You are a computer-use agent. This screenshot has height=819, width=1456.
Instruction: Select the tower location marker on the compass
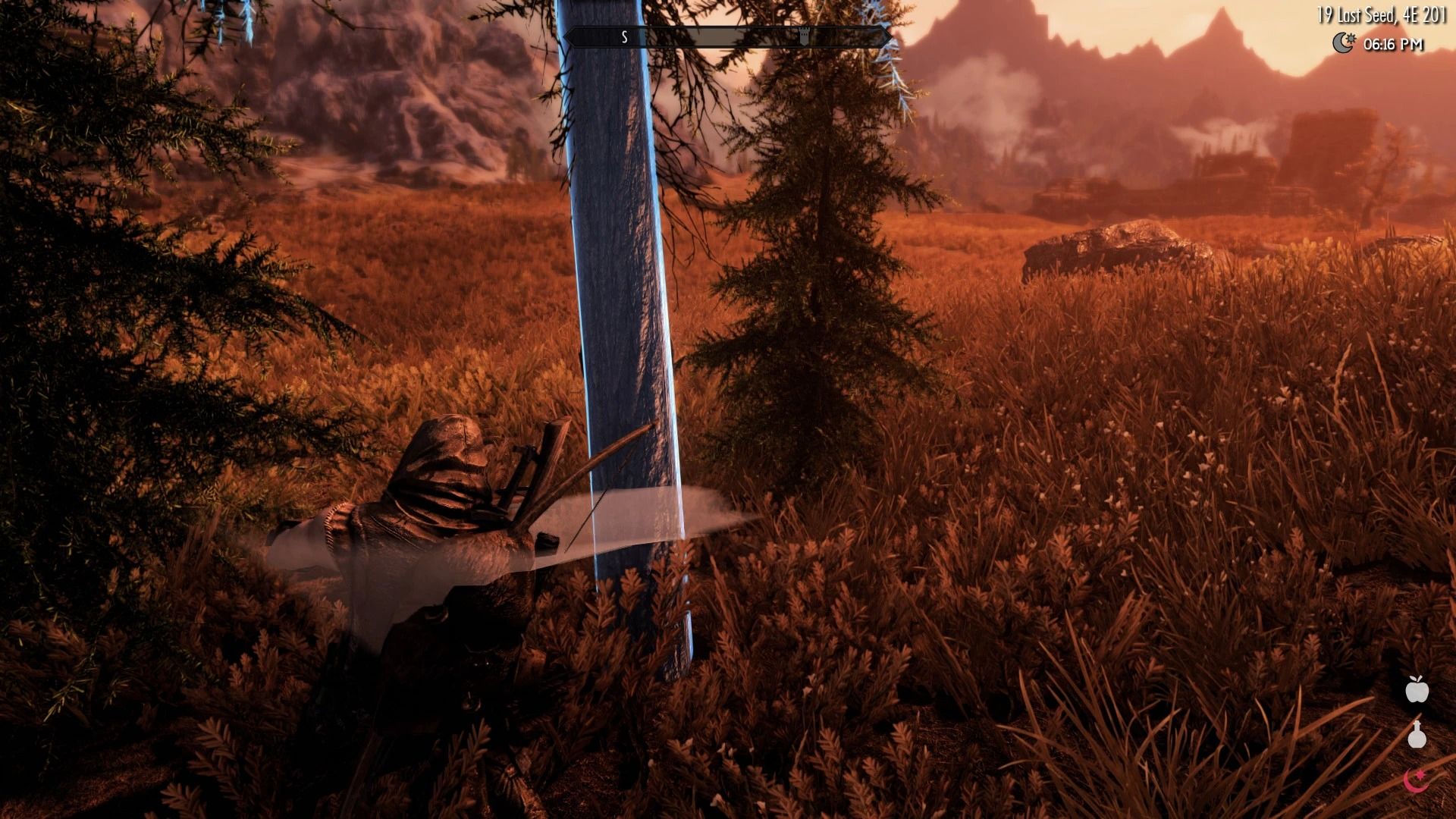[x=803, y=35]
